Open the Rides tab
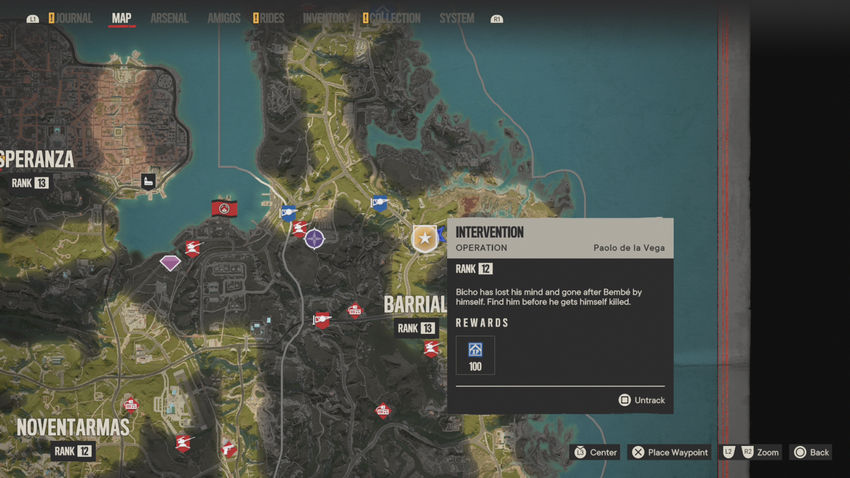 [272, 18]
